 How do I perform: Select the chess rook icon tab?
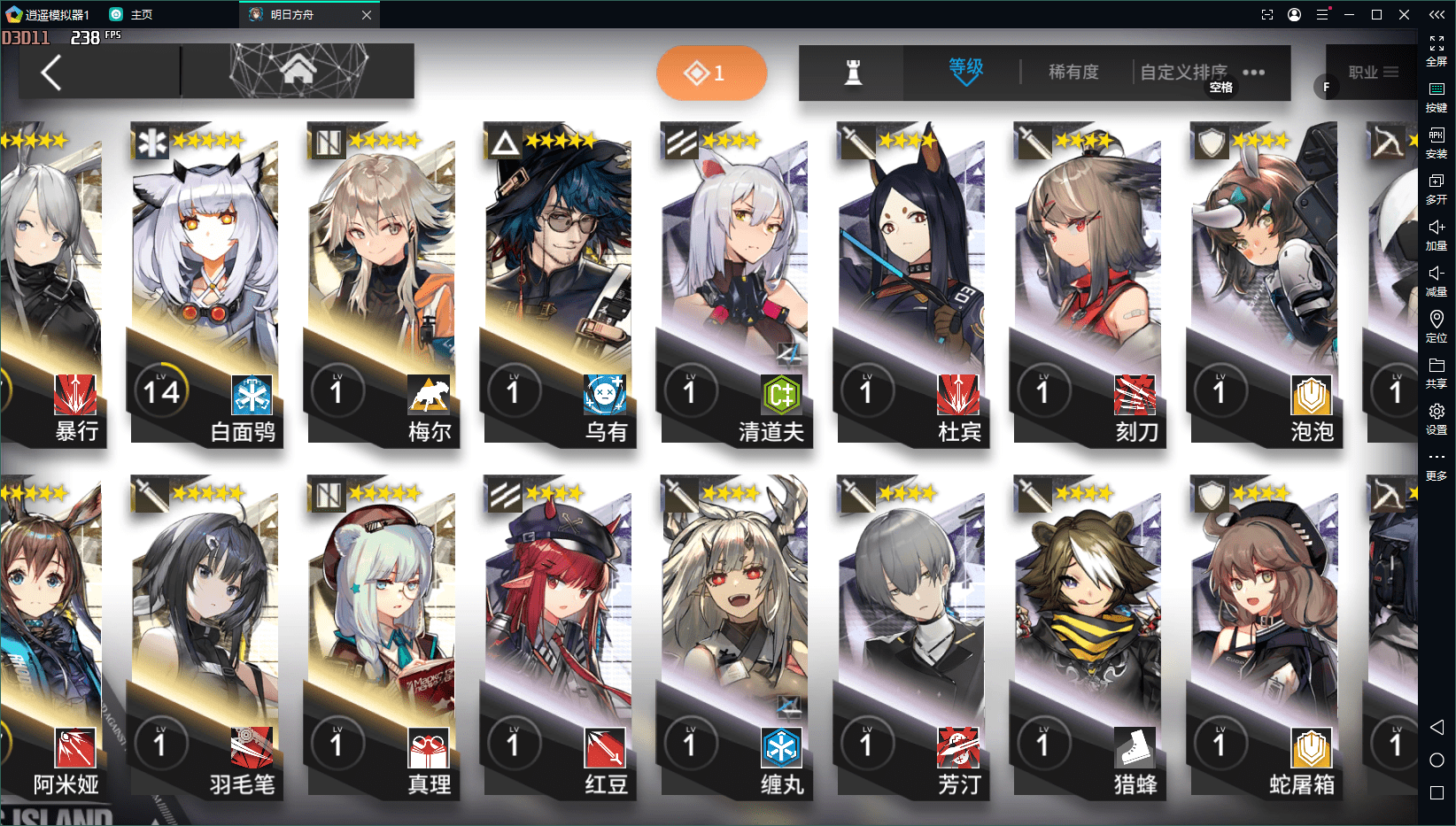click(x=853, y=73)
